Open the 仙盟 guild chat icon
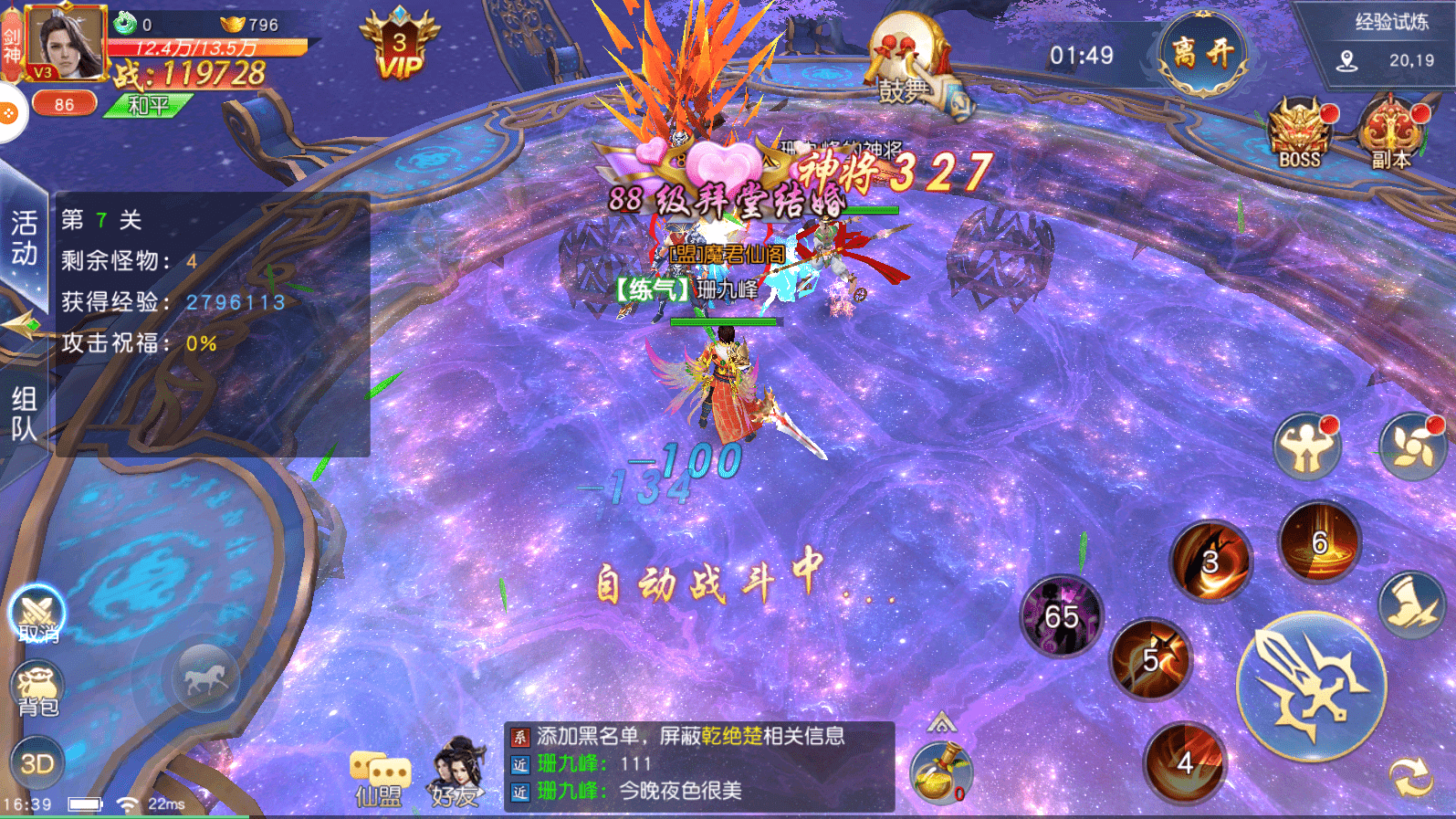Viewport: 1456px width, 819px height. tap(379, 778)
